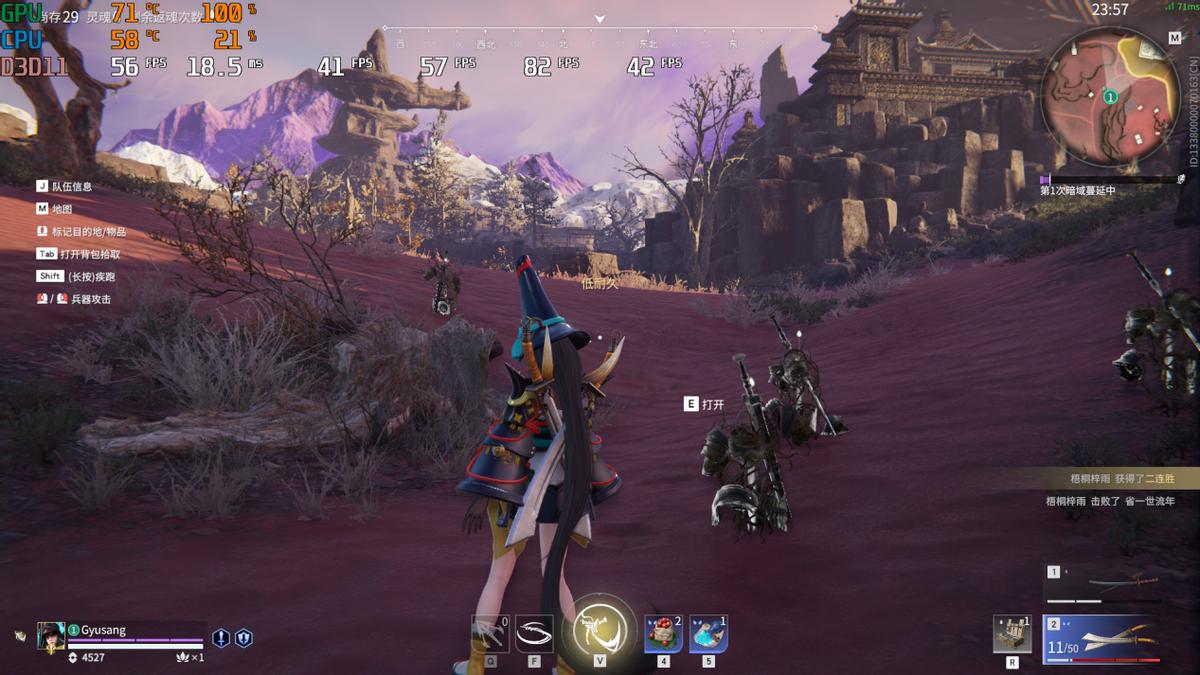Open the map (地图) entry
The image size is (1200, 675).
pyautogui.click(x=61, y=209)
